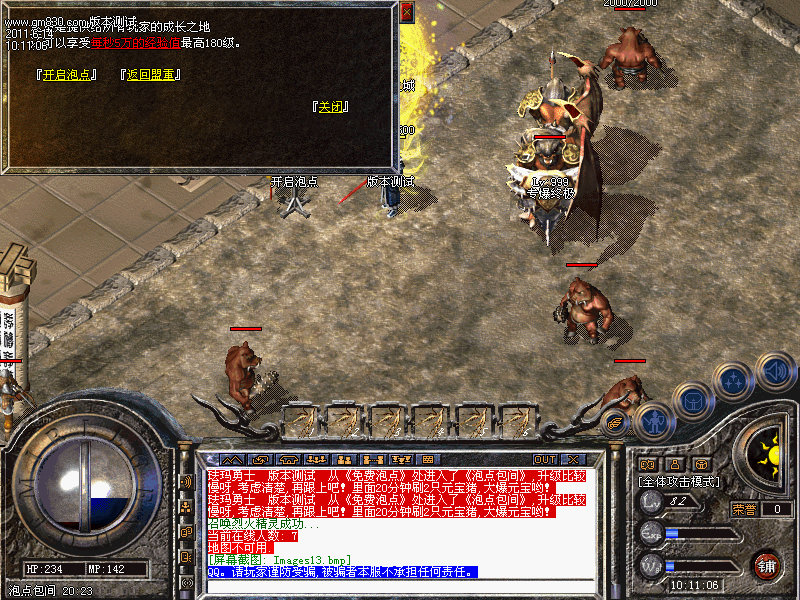Open the bag orb button

click(x=693, y=401)
